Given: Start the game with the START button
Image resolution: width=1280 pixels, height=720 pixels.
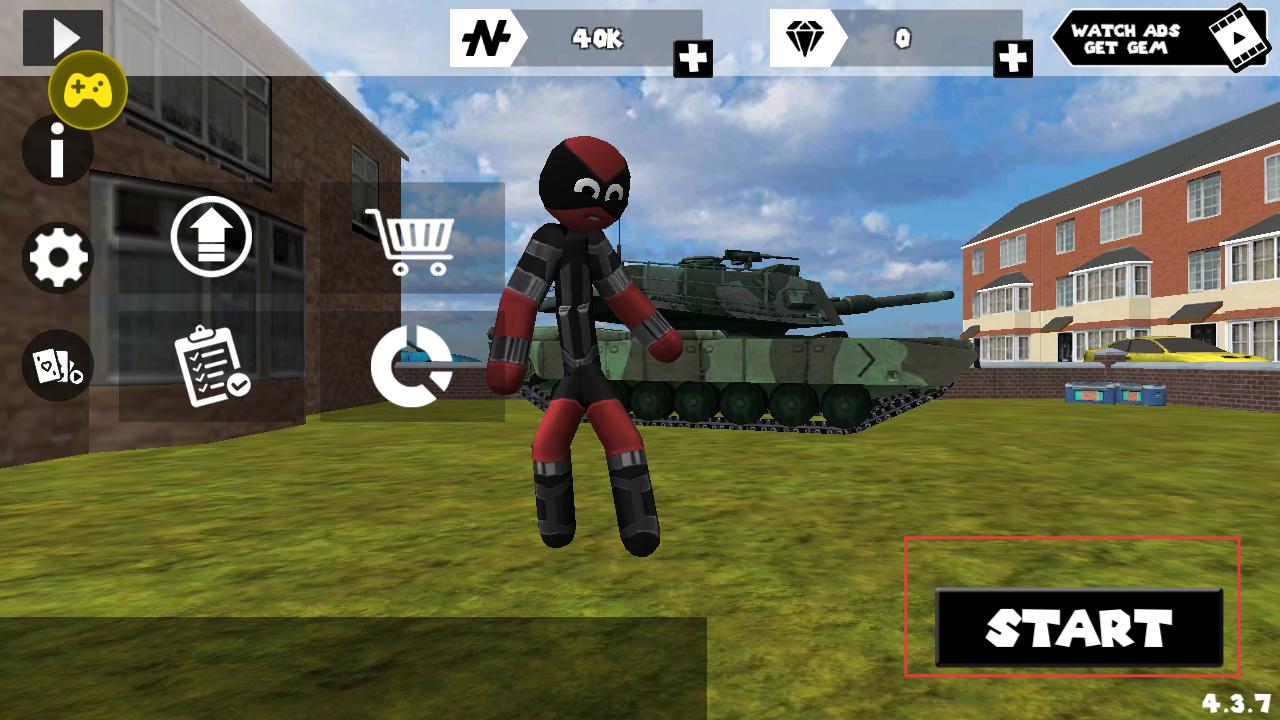Looking at the screenshot, I should coord(1078,628).
